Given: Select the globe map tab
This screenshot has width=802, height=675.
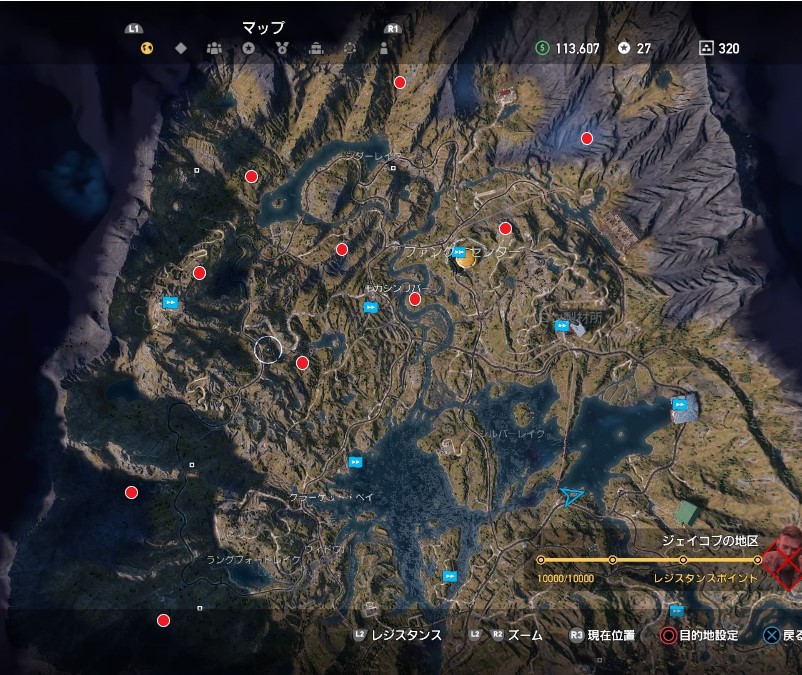Looking at the screenshot, I should (147, 48).
